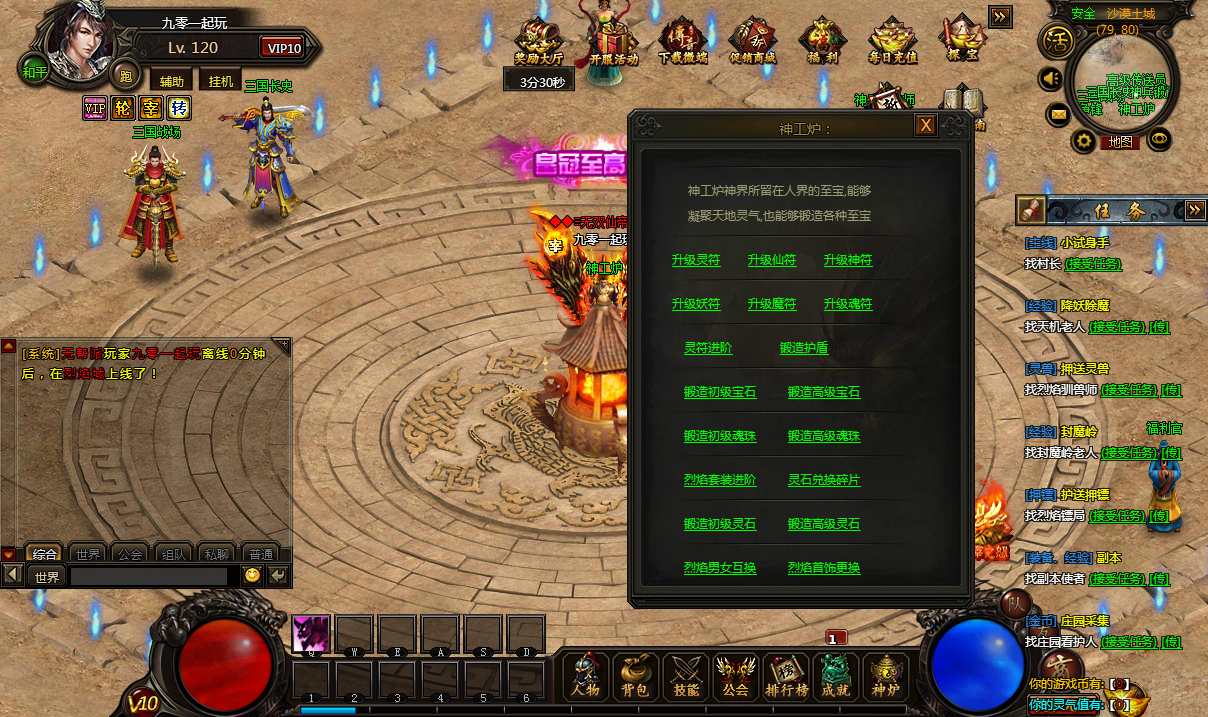Toggle the sound speaker icon
The height and width of the screenshot is (717, 1208).
1050,78
